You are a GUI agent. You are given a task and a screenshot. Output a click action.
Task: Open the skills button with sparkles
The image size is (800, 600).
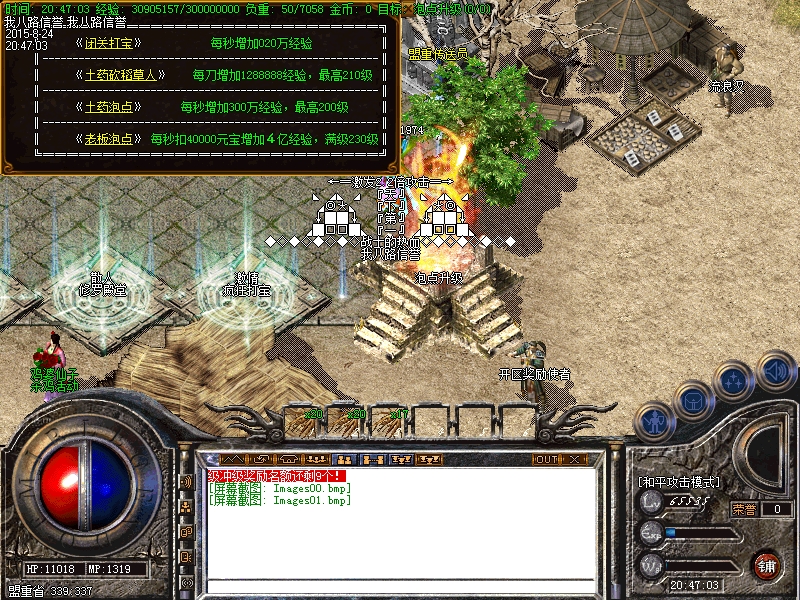[735, 381]
